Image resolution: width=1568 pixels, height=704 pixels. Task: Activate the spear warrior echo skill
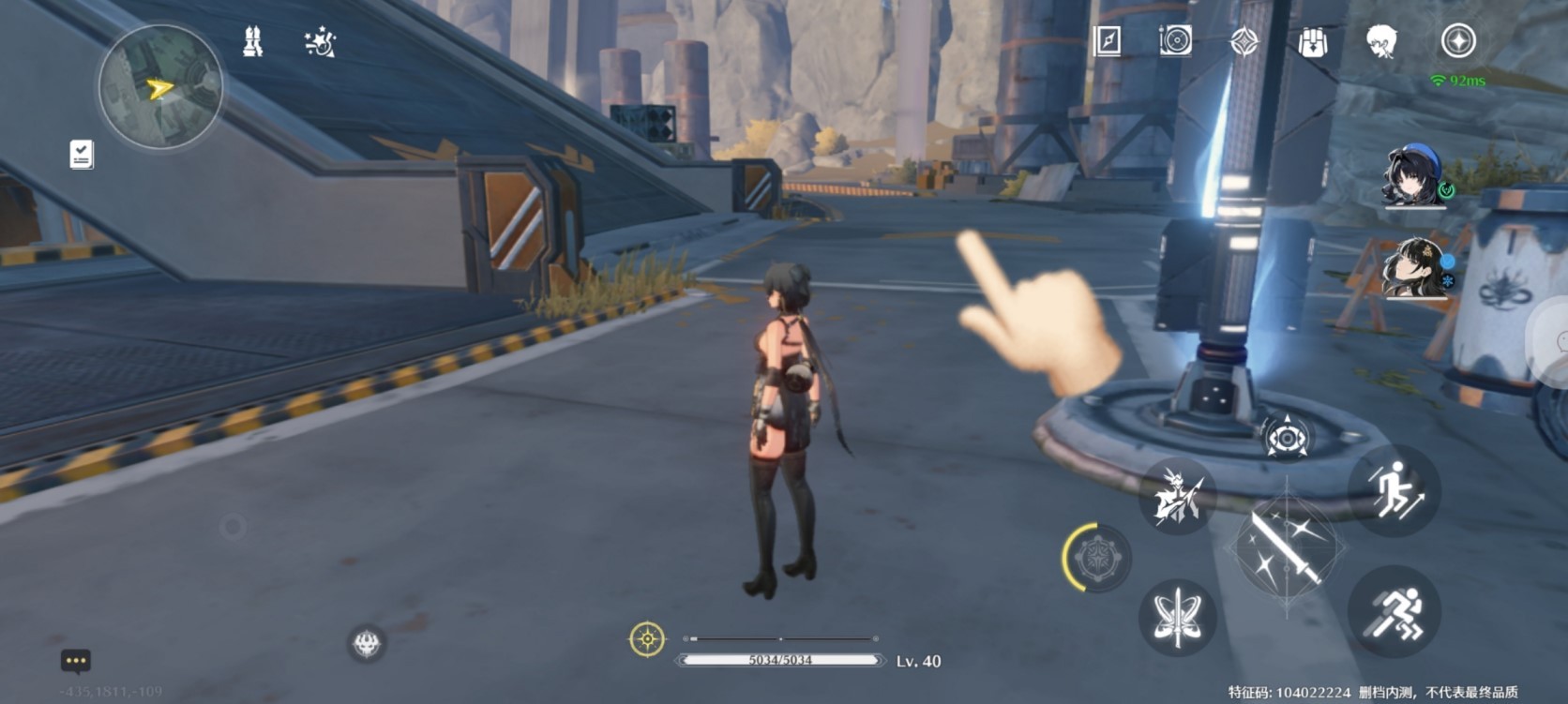coord(1177,496)
